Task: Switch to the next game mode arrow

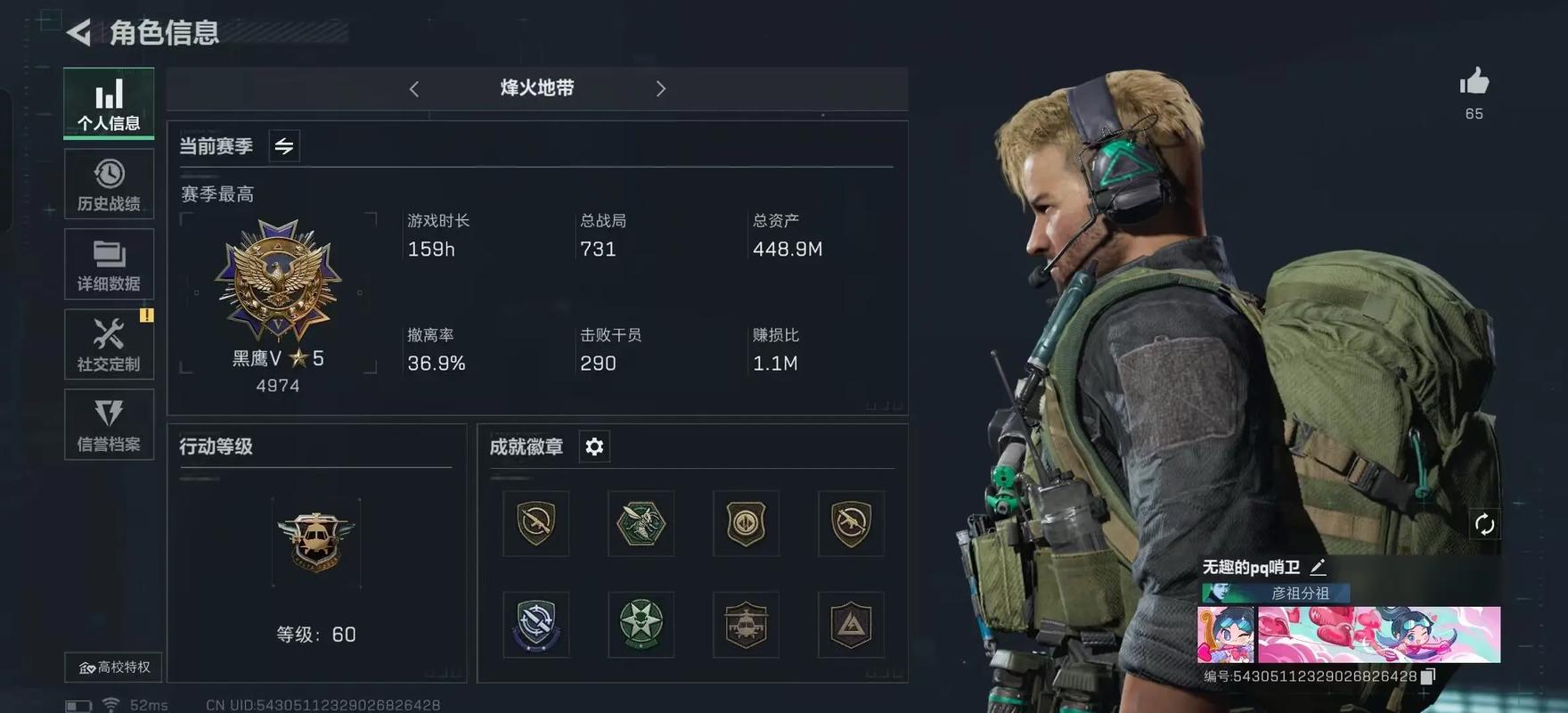Action: pyautogui.click(x=660, y=89)
